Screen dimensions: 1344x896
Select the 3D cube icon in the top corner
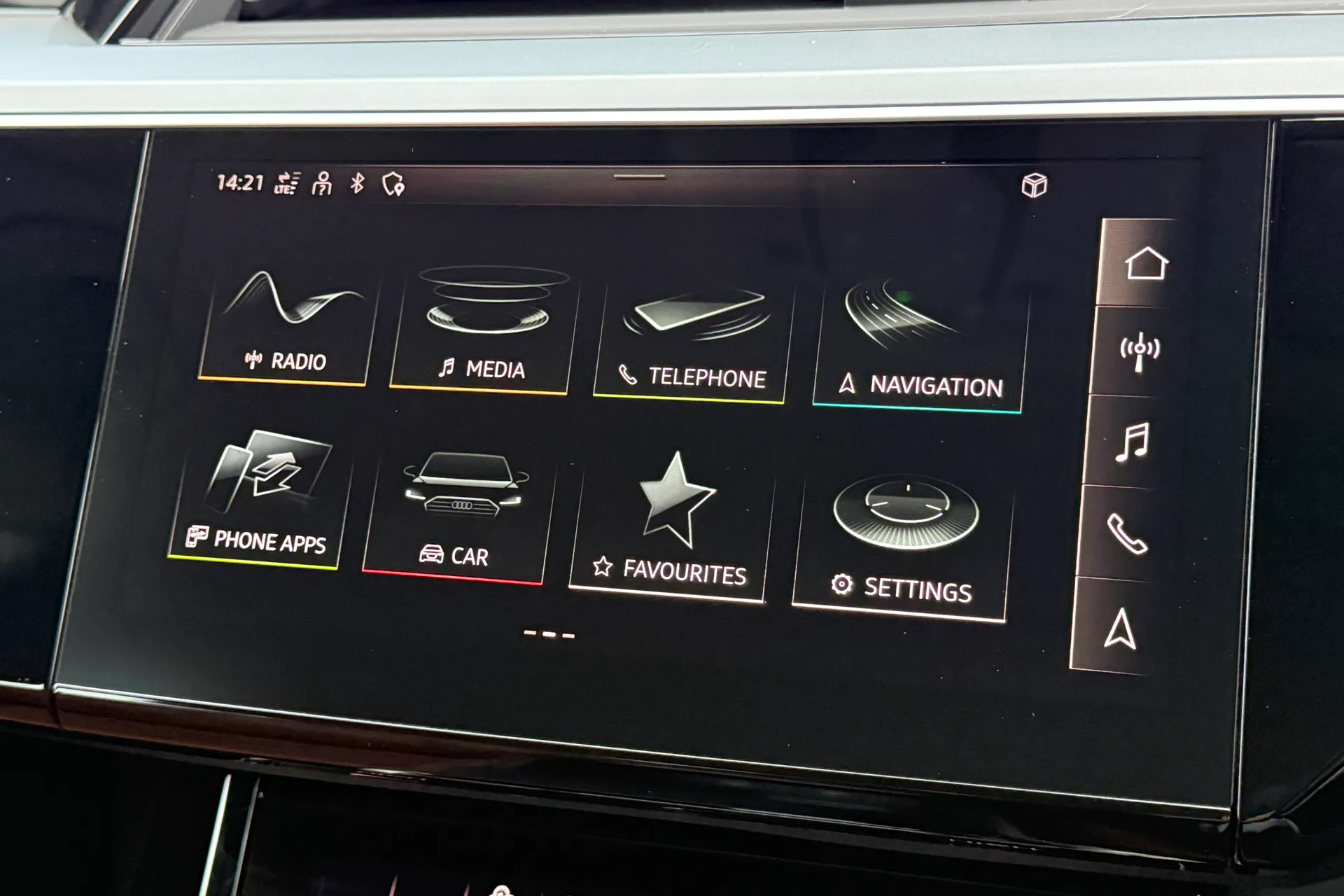point(1036,184)
